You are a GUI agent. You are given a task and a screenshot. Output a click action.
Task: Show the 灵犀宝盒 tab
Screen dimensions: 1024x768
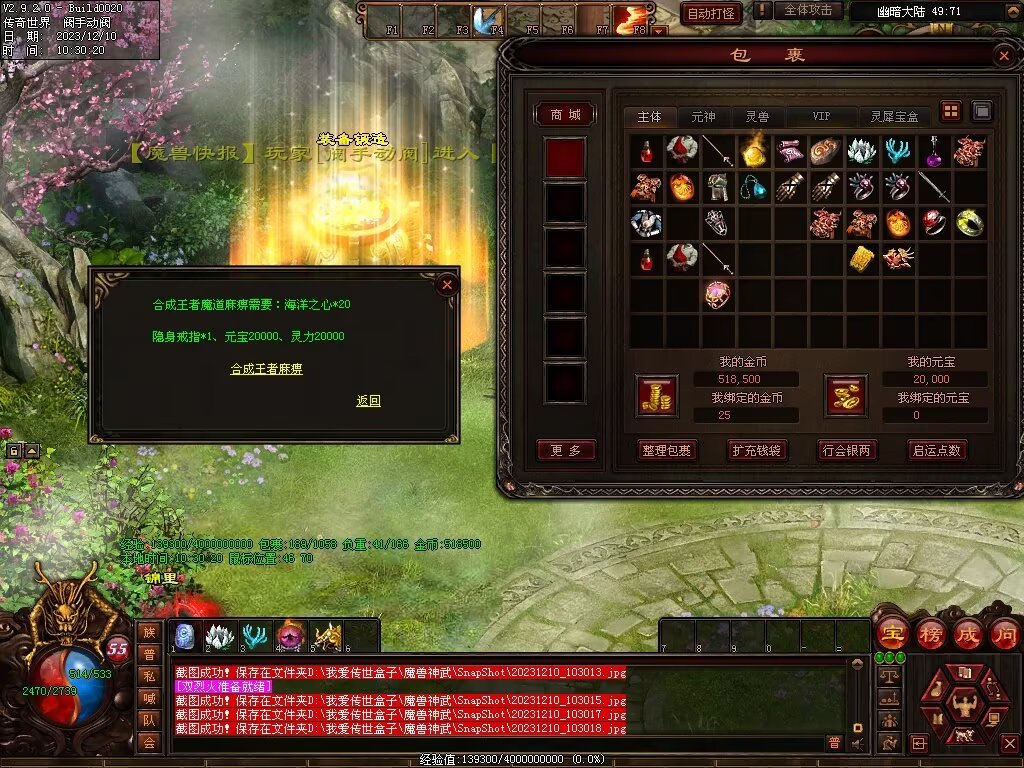[894, 117]
